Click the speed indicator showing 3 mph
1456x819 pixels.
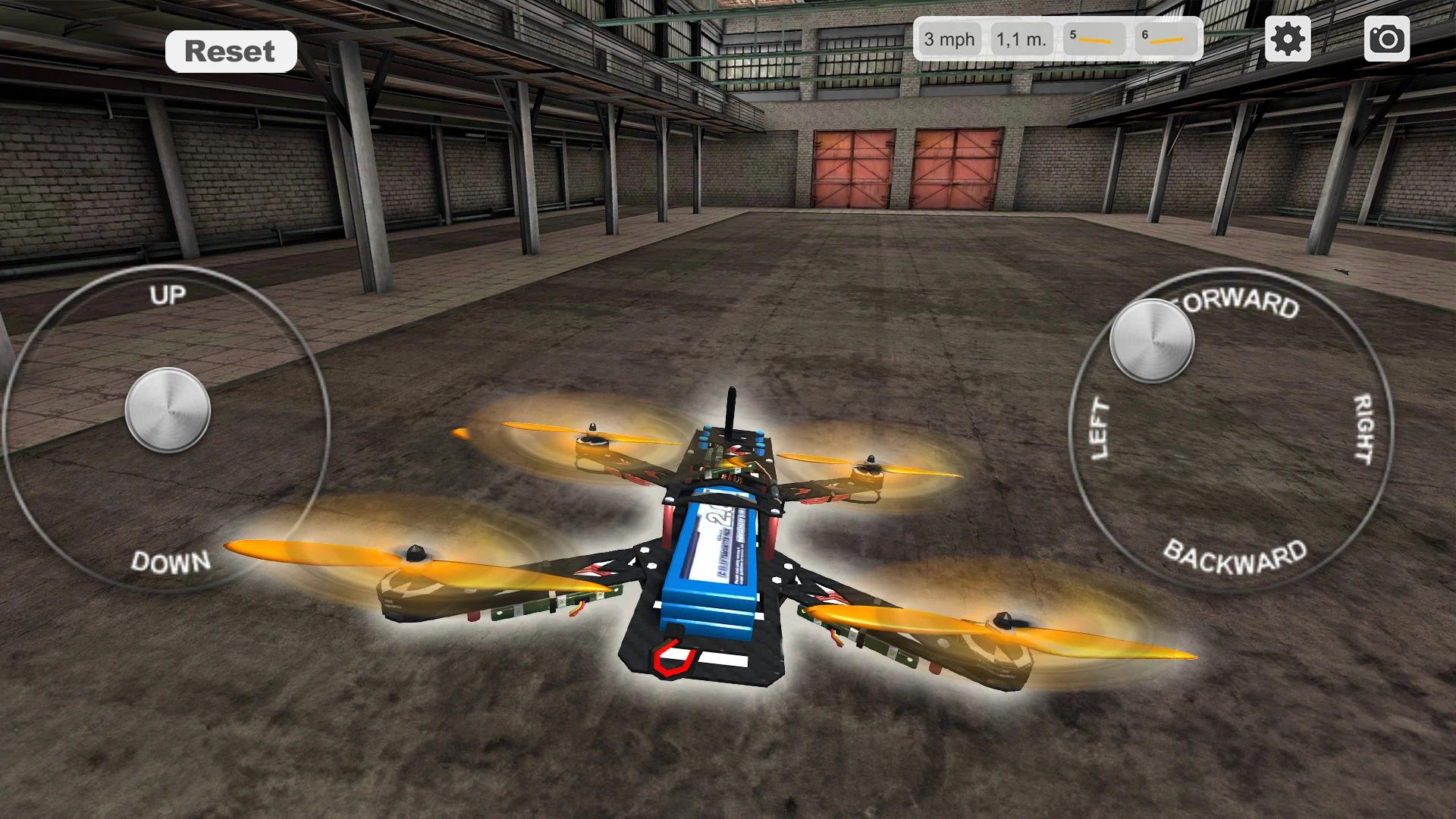pyautogui.click(x=949, y=39)
